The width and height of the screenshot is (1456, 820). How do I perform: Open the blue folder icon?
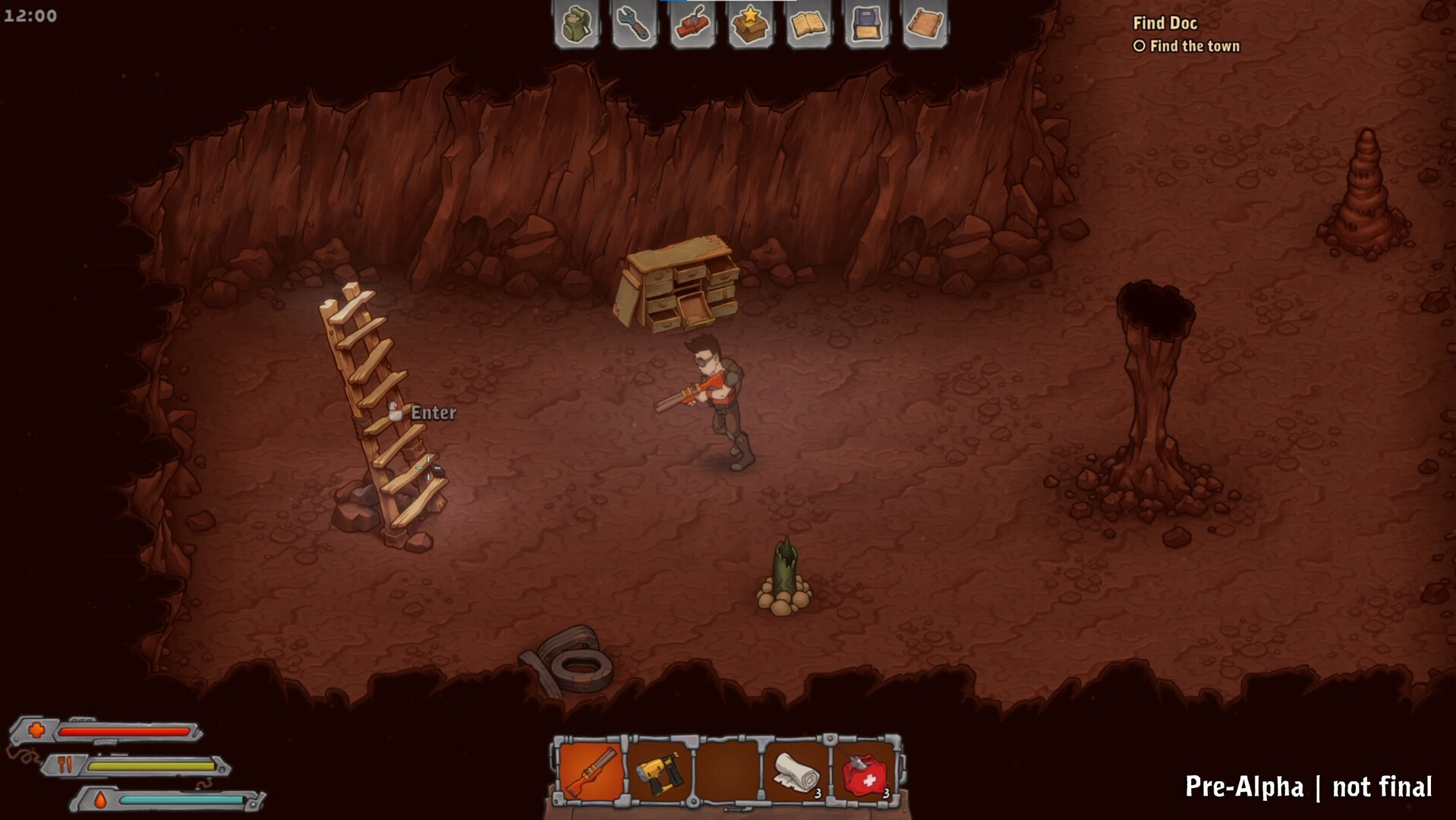pos(866,24)
